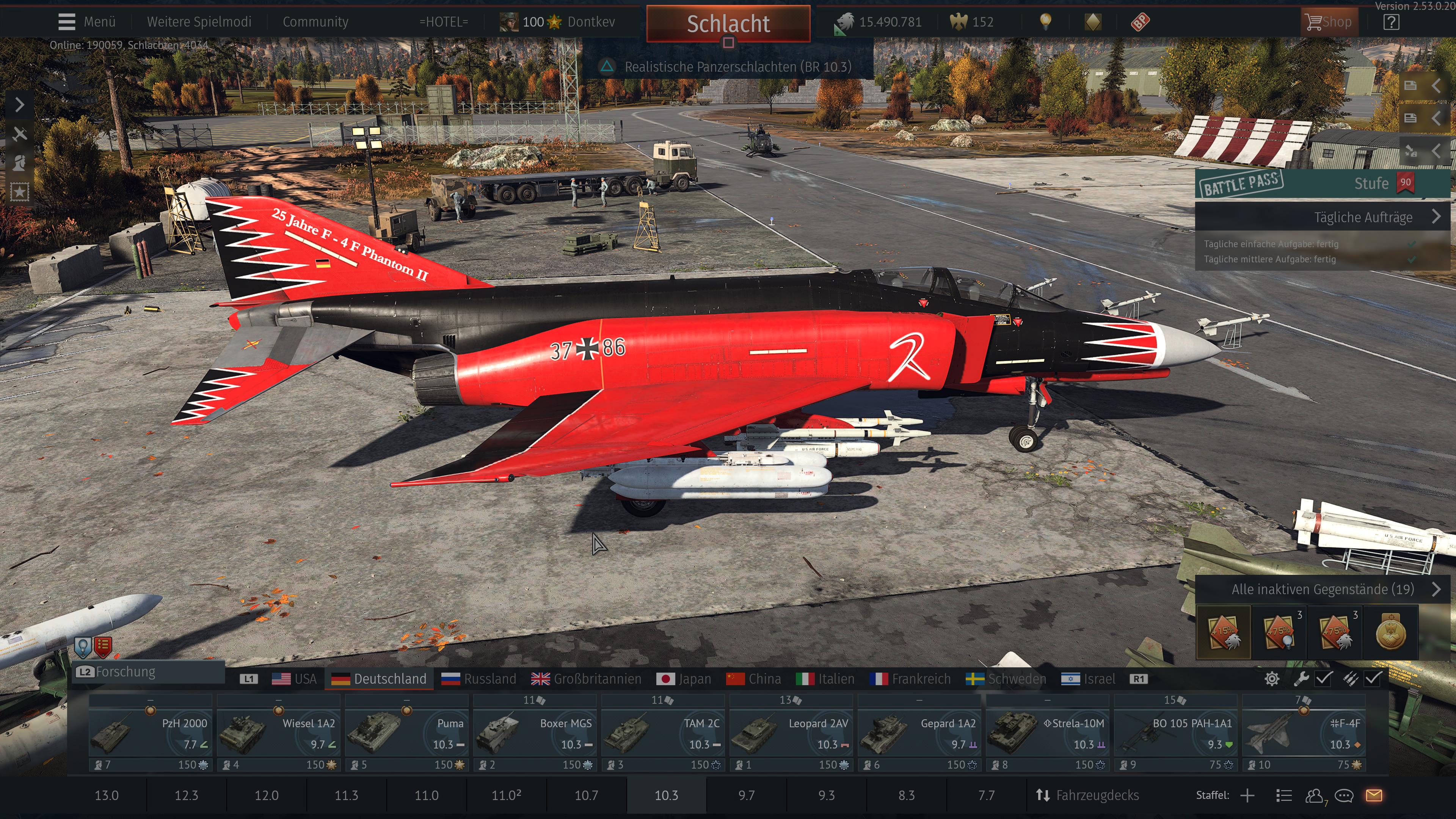Start the battle with the Schlacht button
The image size is (1456, 819).
(x=728, y=24)
